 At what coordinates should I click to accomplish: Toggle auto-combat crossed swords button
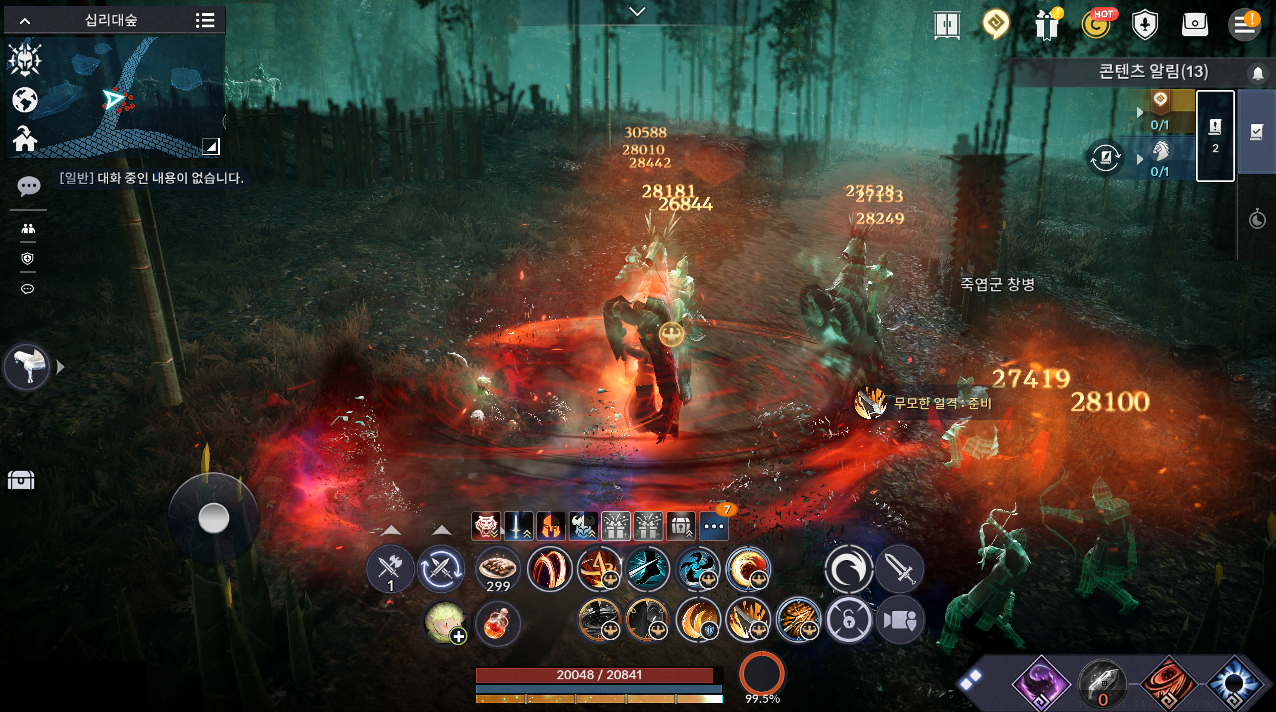coord(441,570)
